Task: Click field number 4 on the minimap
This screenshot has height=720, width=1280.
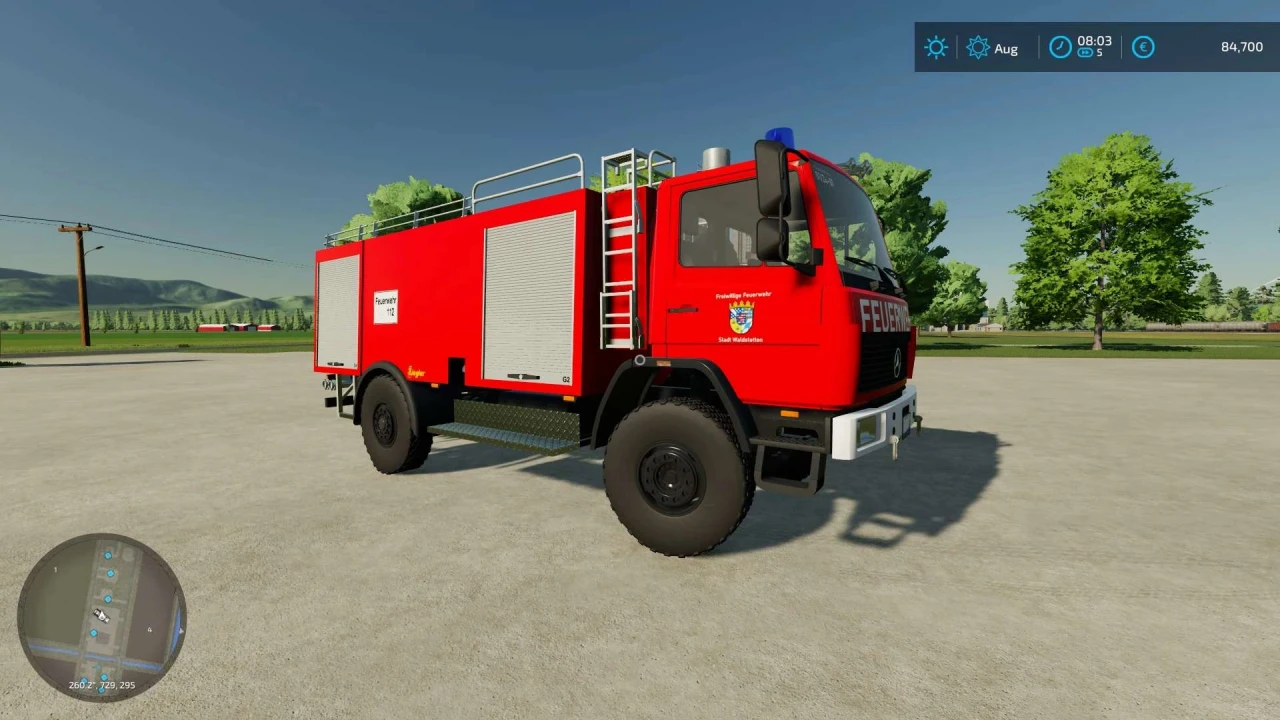Action: (x=149, y=630)
